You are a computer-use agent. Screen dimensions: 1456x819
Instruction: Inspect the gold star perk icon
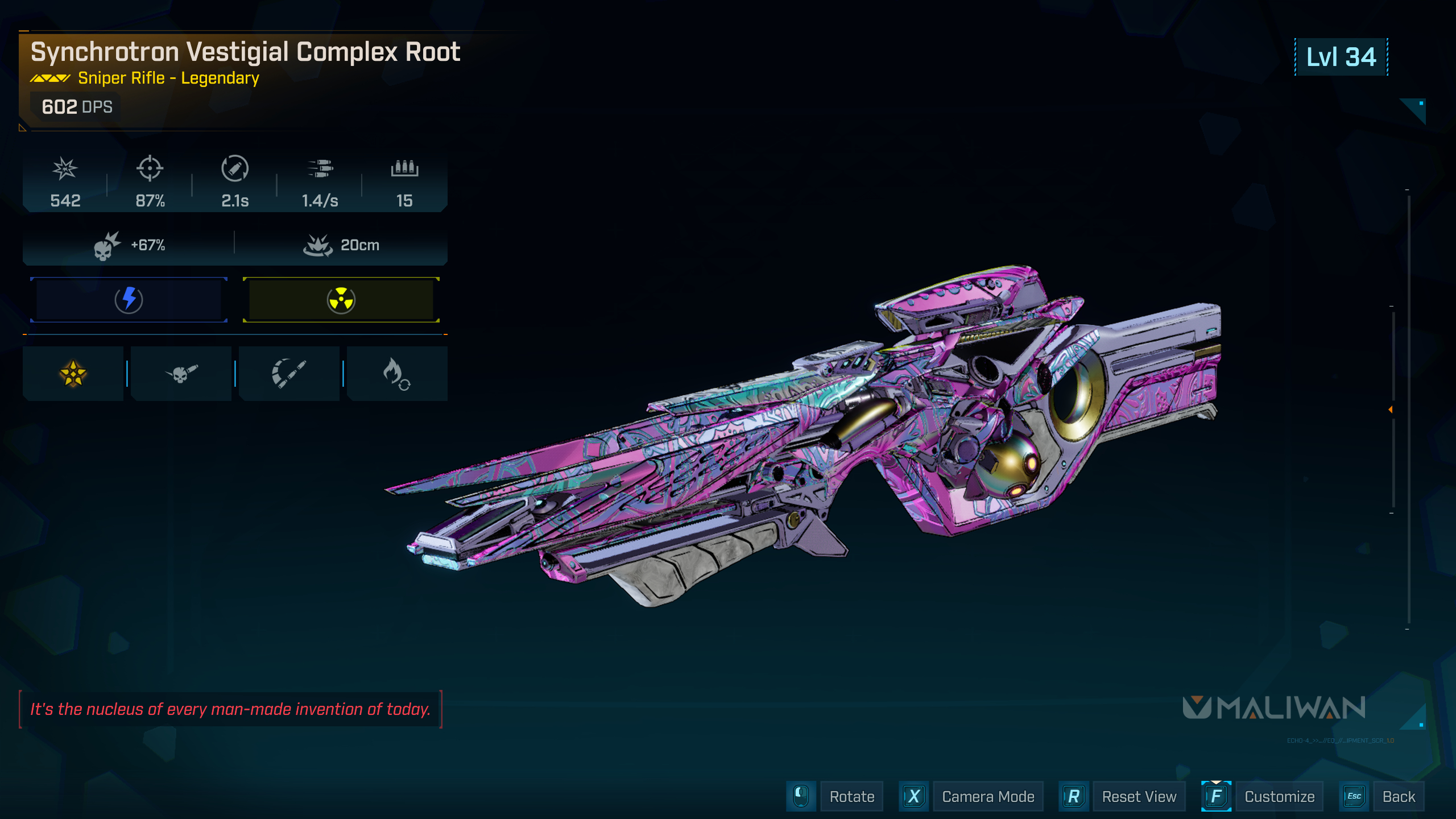(73, 374)
